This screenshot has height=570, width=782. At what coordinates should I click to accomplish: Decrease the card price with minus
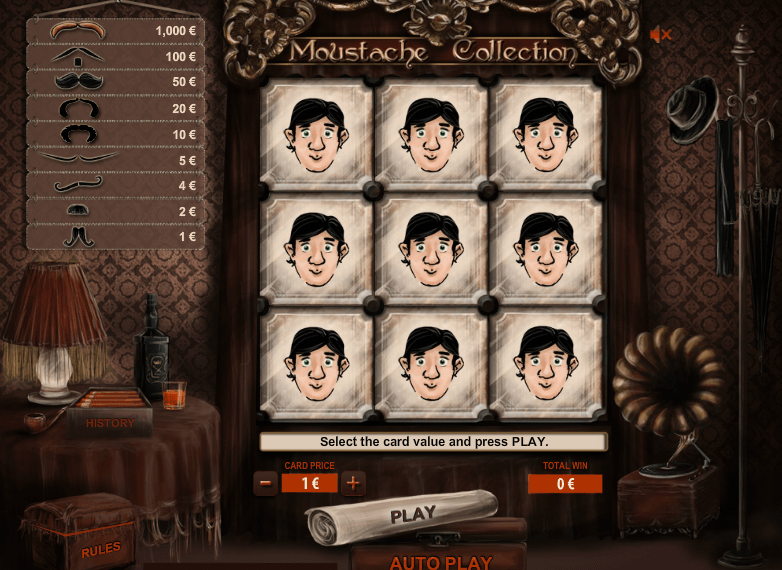coord(265,483)
